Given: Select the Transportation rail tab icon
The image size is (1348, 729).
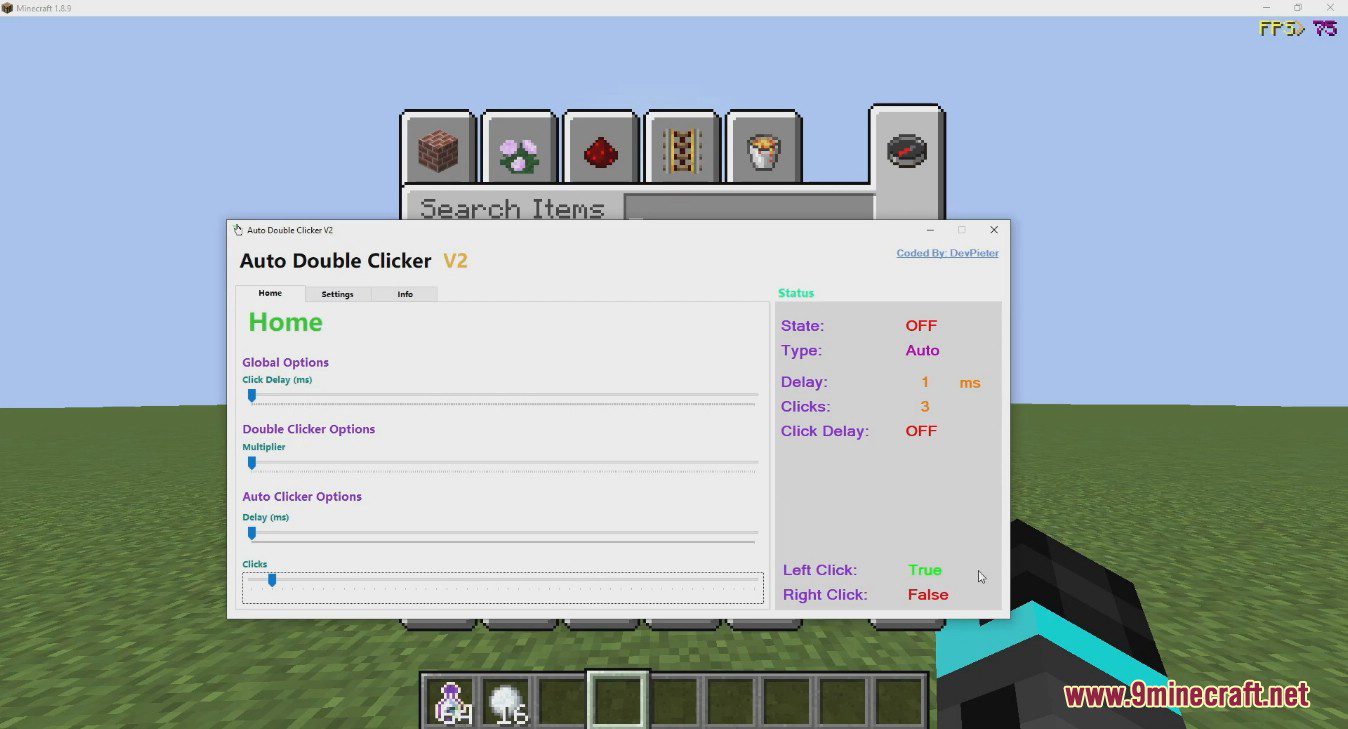Looking at the screenshot, I should 682,148.
